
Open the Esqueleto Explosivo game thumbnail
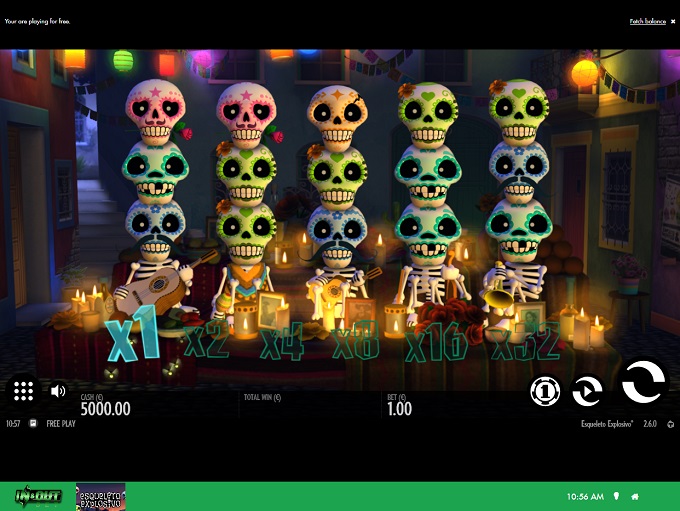[x=100, y=496]
